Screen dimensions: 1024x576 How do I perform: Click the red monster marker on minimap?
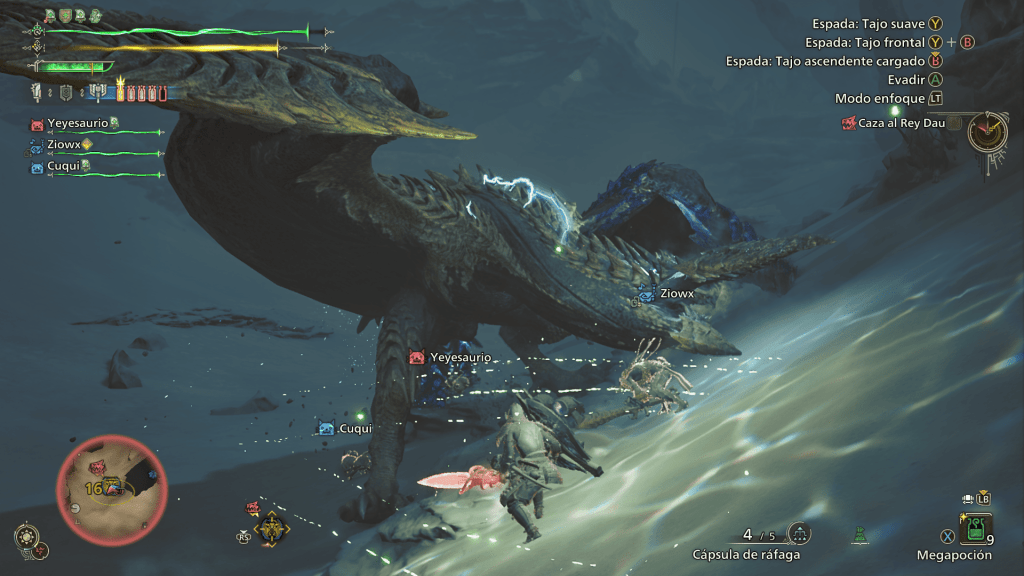point(98,467)
